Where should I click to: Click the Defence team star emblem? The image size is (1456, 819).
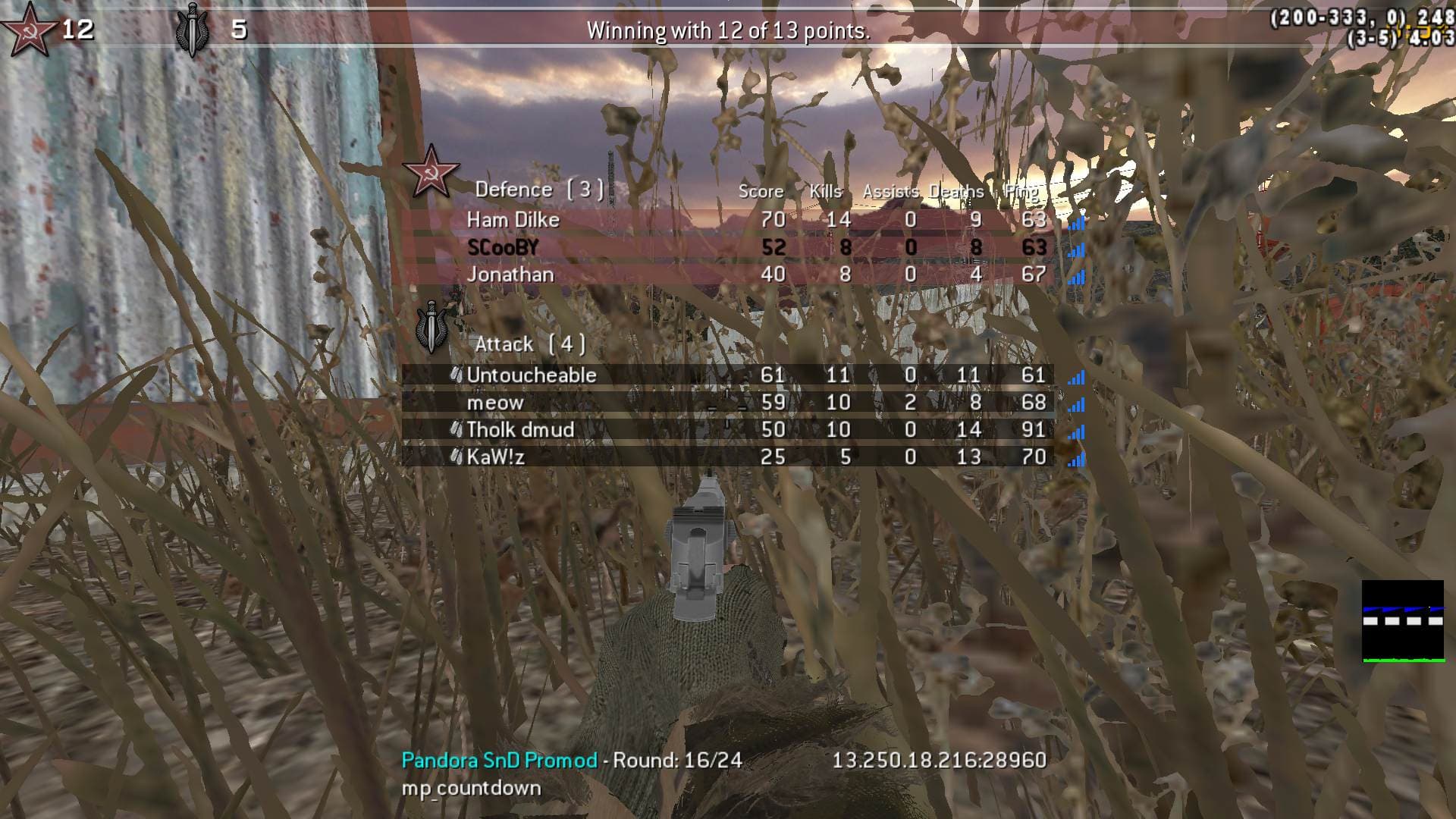point(431,171)
